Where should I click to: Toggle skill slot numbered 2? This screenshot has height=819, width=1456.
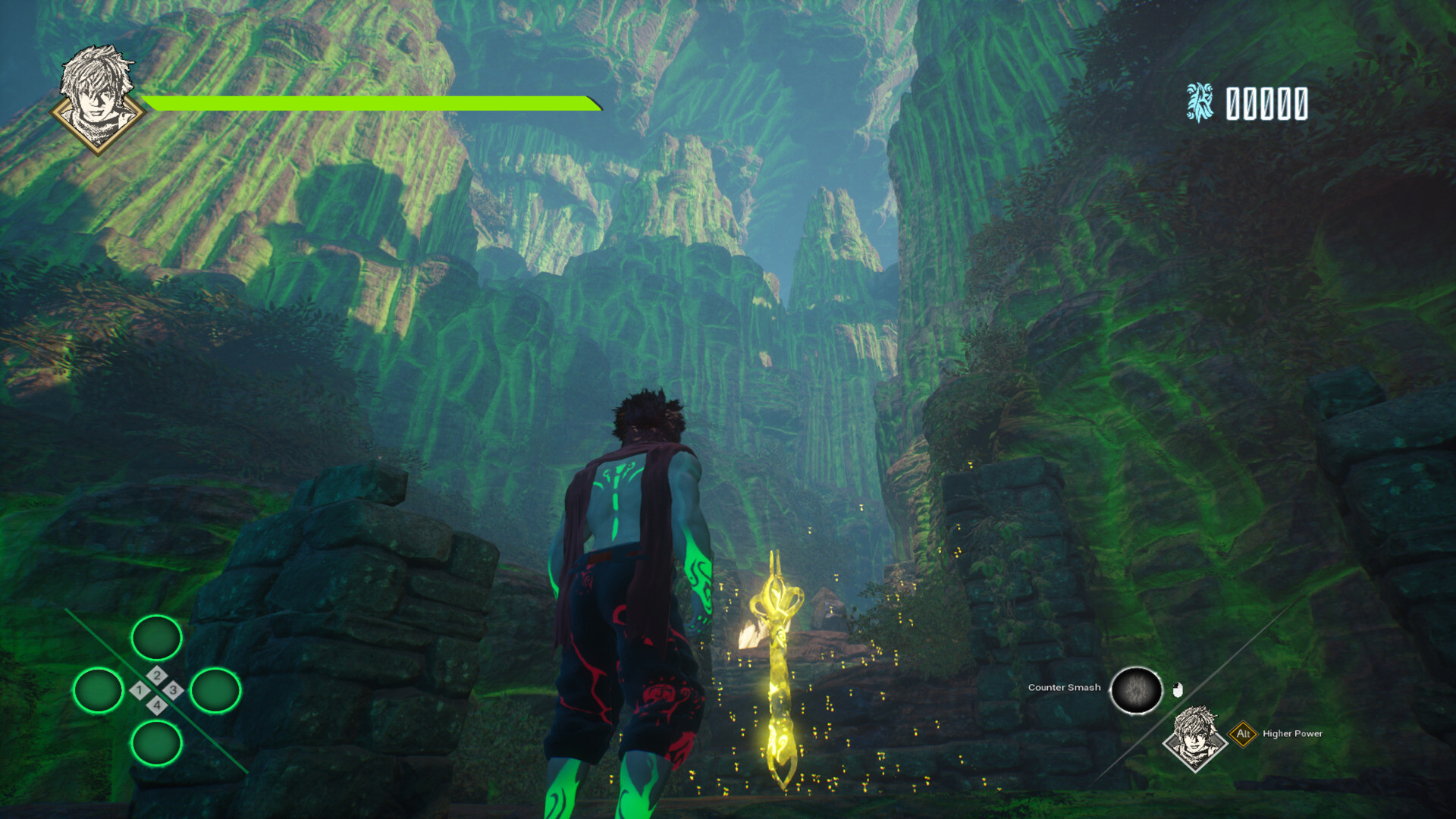point(157,675)
